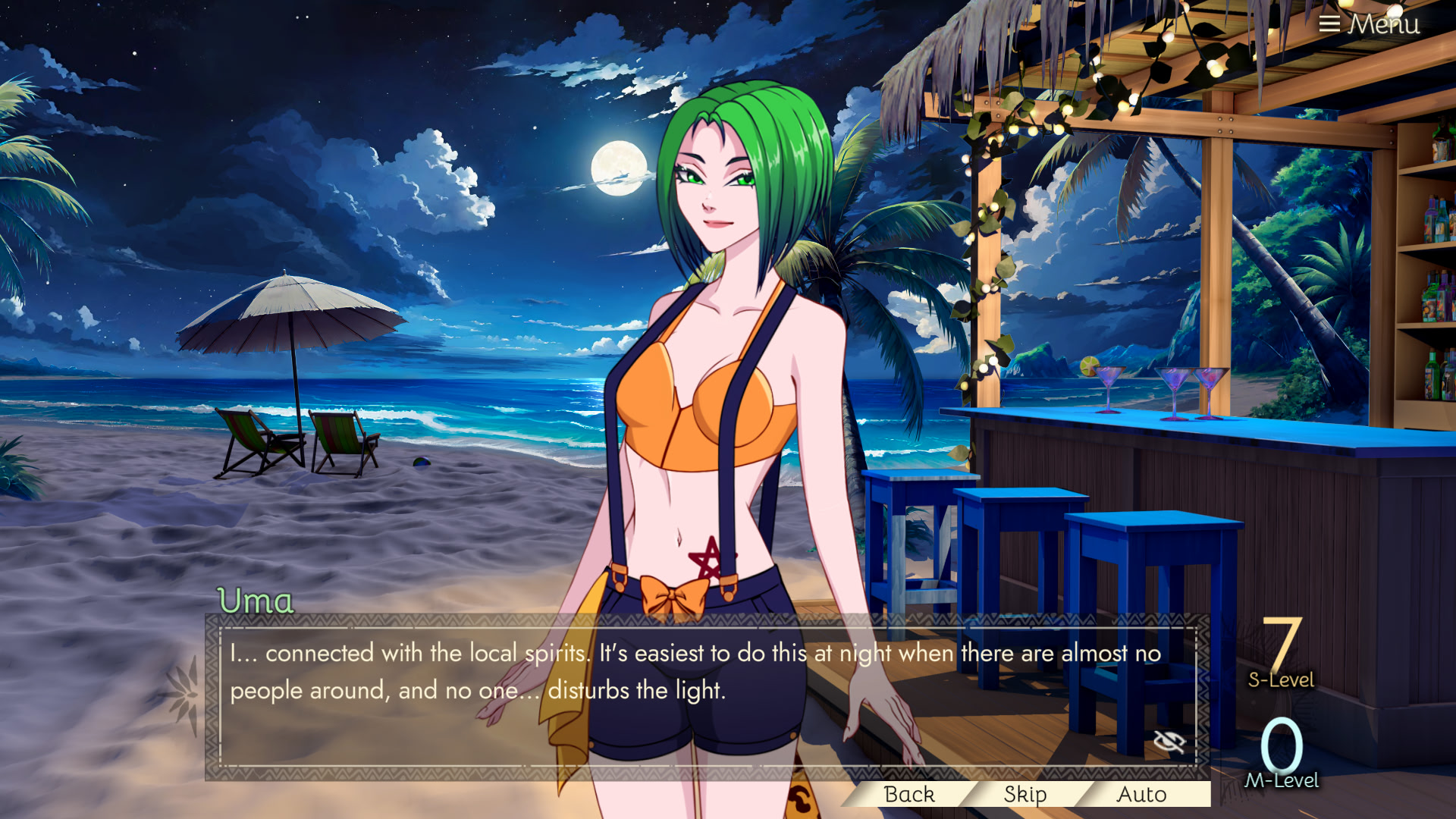Click the M-Level text label
Screen dimensions: 1456x819
pos(1285,781)
